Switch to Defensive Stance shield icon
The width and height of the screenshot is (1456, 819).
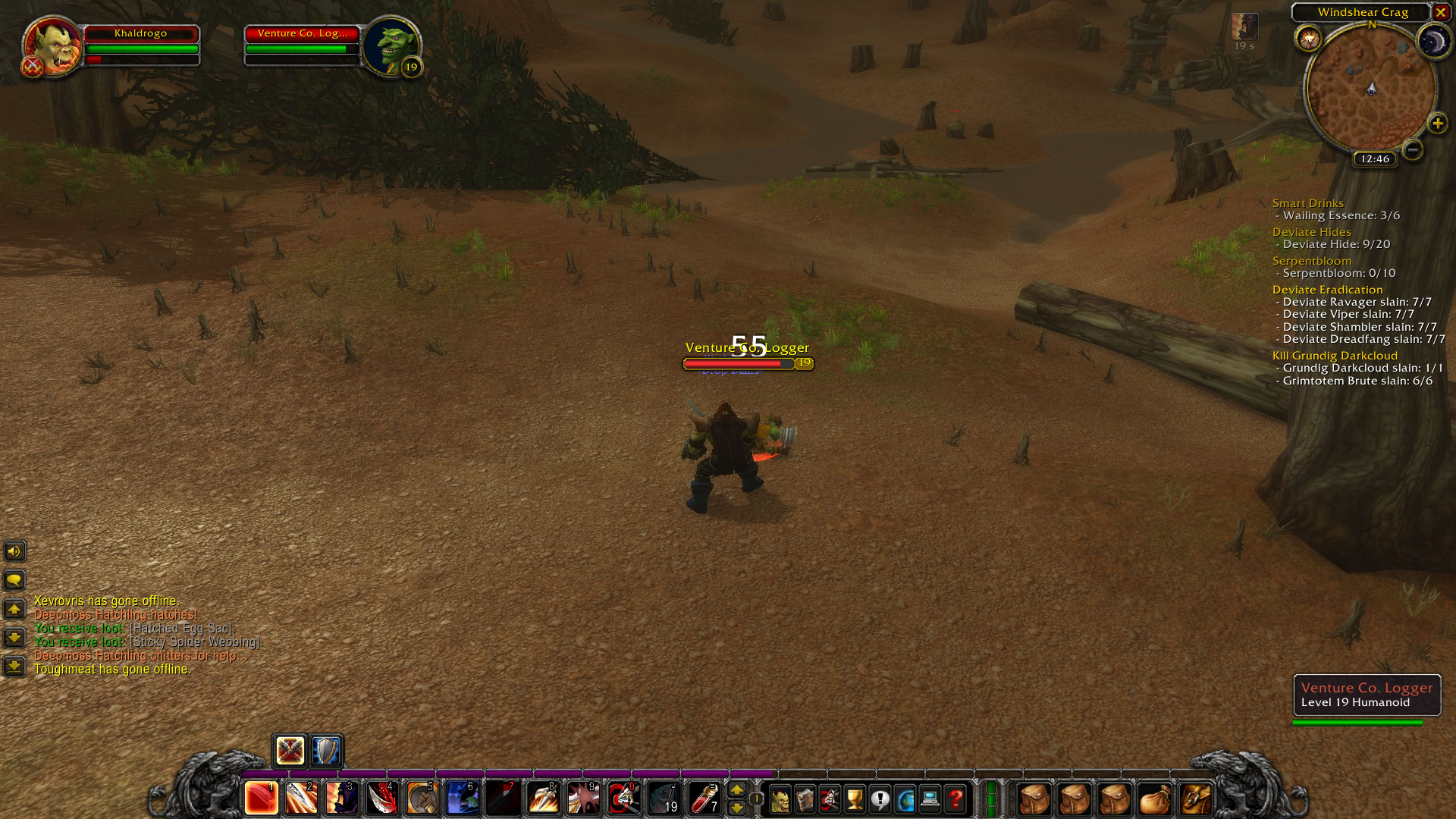pos(325,751)
